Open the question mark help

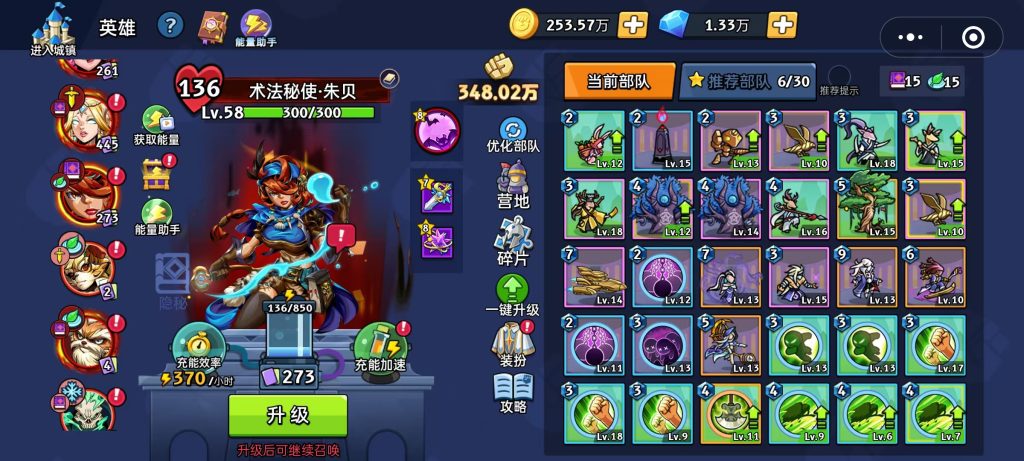[x=171, y=26]
